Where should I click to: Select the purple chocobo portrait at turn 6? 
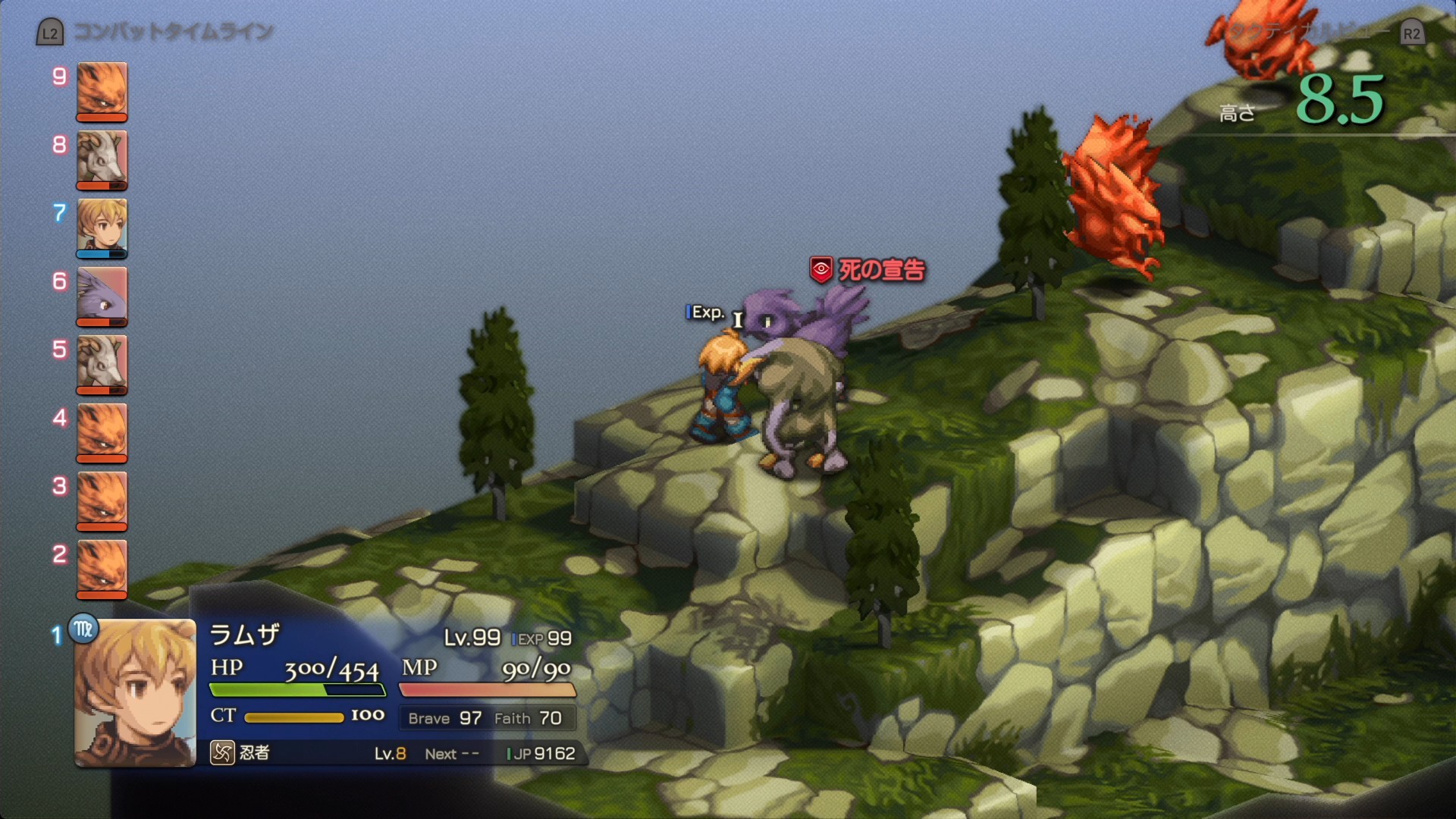click(x=102, y=296)
